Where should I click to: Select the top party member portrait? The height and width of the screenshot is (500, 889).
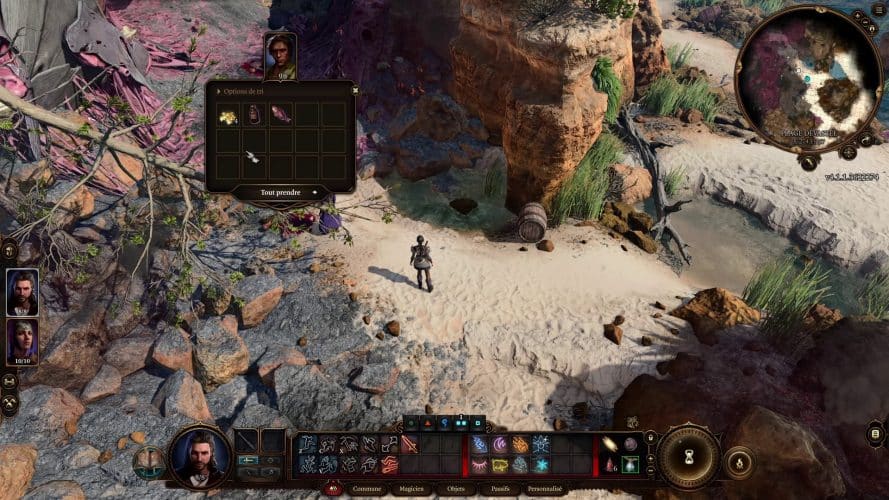point(23,290)
